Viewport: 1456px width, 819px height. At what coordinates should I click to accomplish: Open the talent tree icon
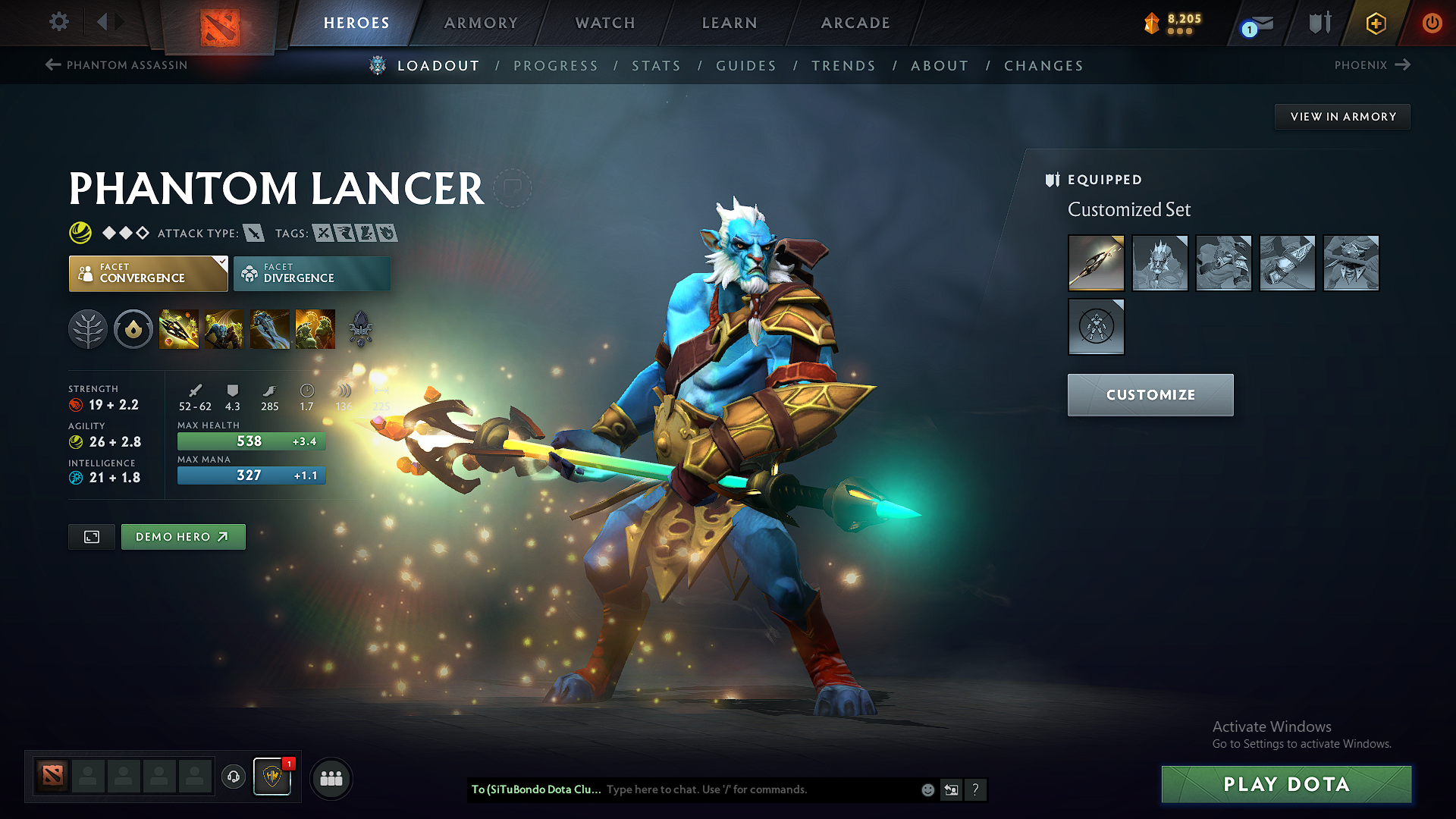click(88, 328)
